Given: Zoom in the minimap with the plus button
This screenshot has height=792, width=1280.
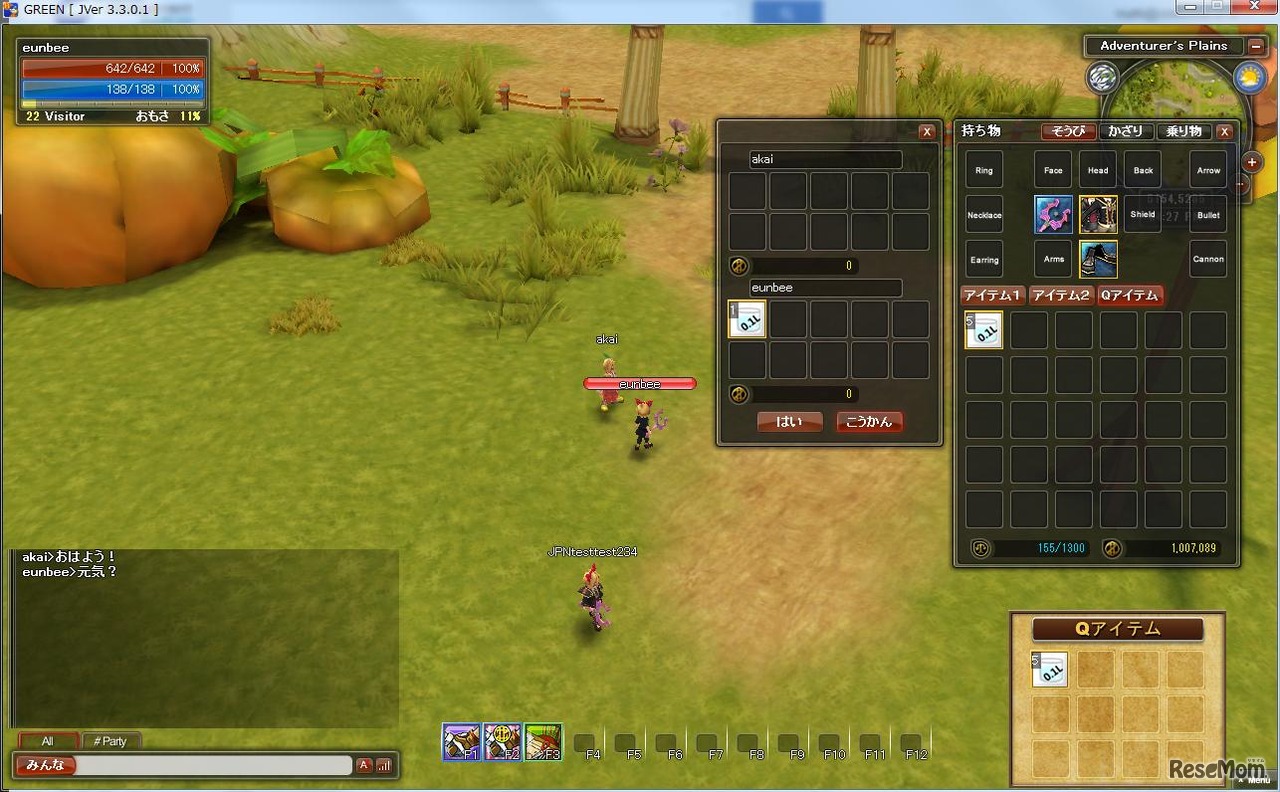Looking at the screenshot, I should coord(1251,162).
